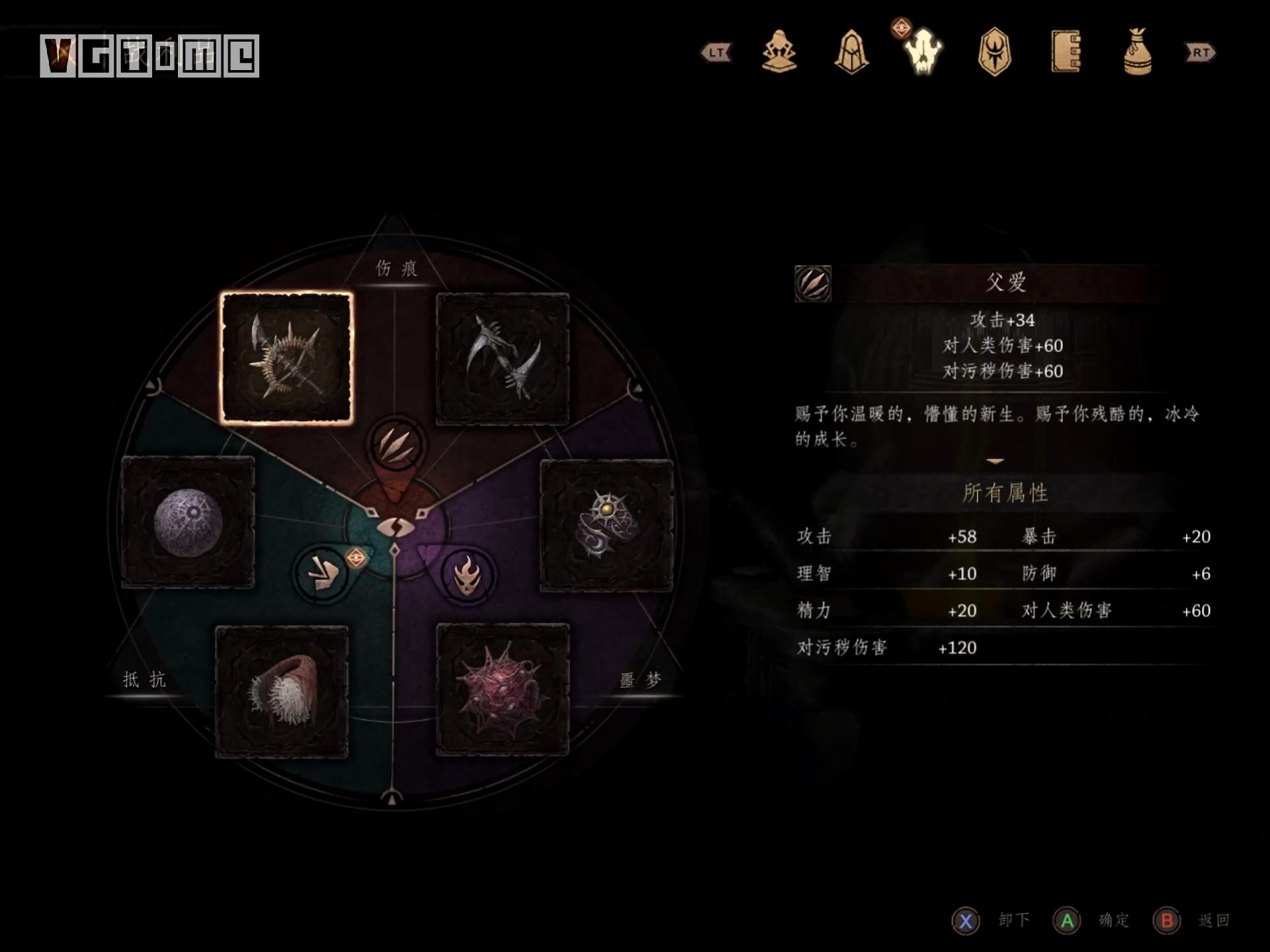
Task: Open the journal book tab
Action: [x=1066, y=52]
